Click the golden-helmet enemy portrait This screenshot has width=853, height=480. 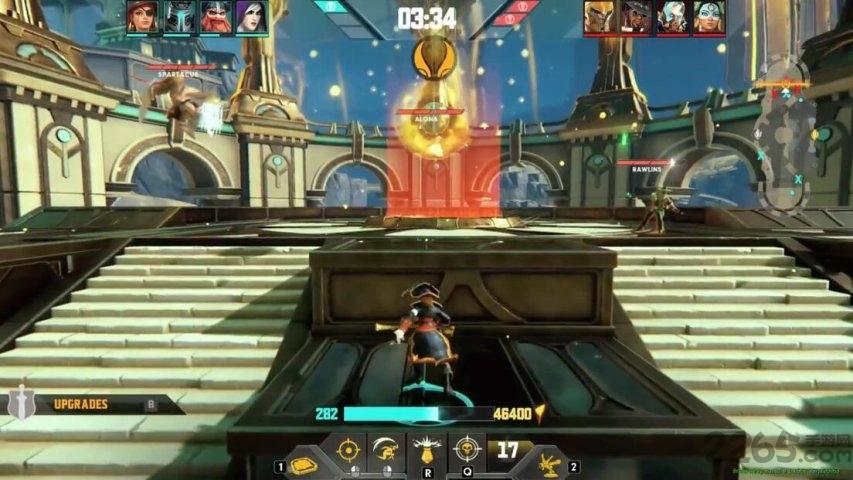600,17
